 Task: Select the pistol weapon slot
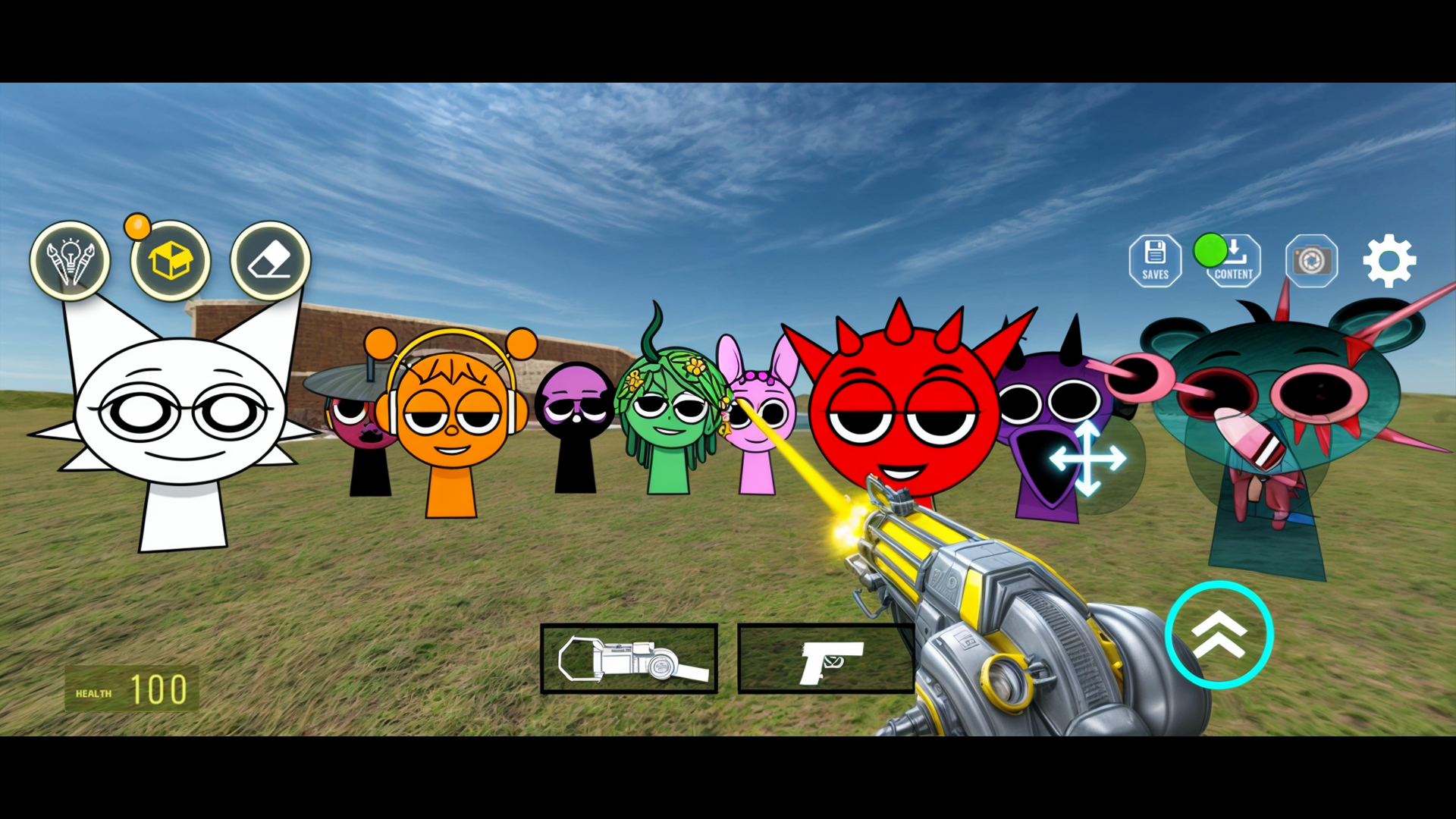pos(826,659)
